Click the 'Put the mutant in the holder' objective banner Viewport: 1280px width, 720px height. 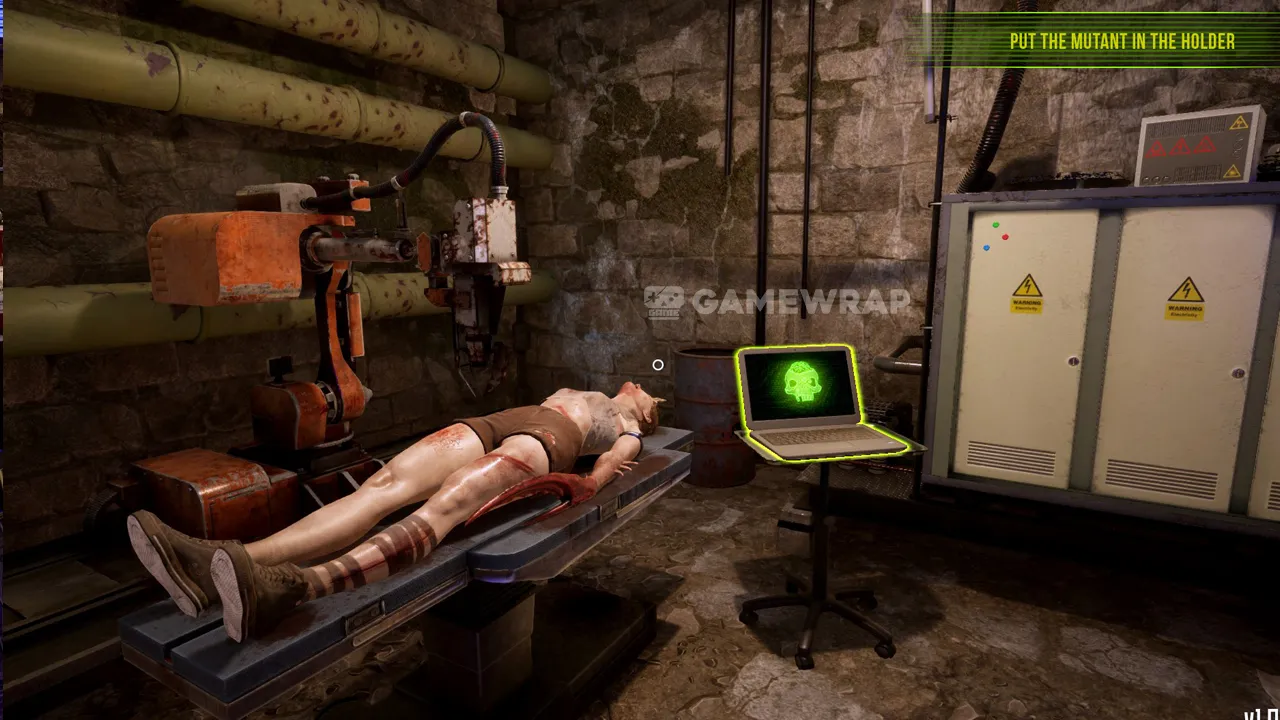pyautogui.click(x=1121, y=41)
